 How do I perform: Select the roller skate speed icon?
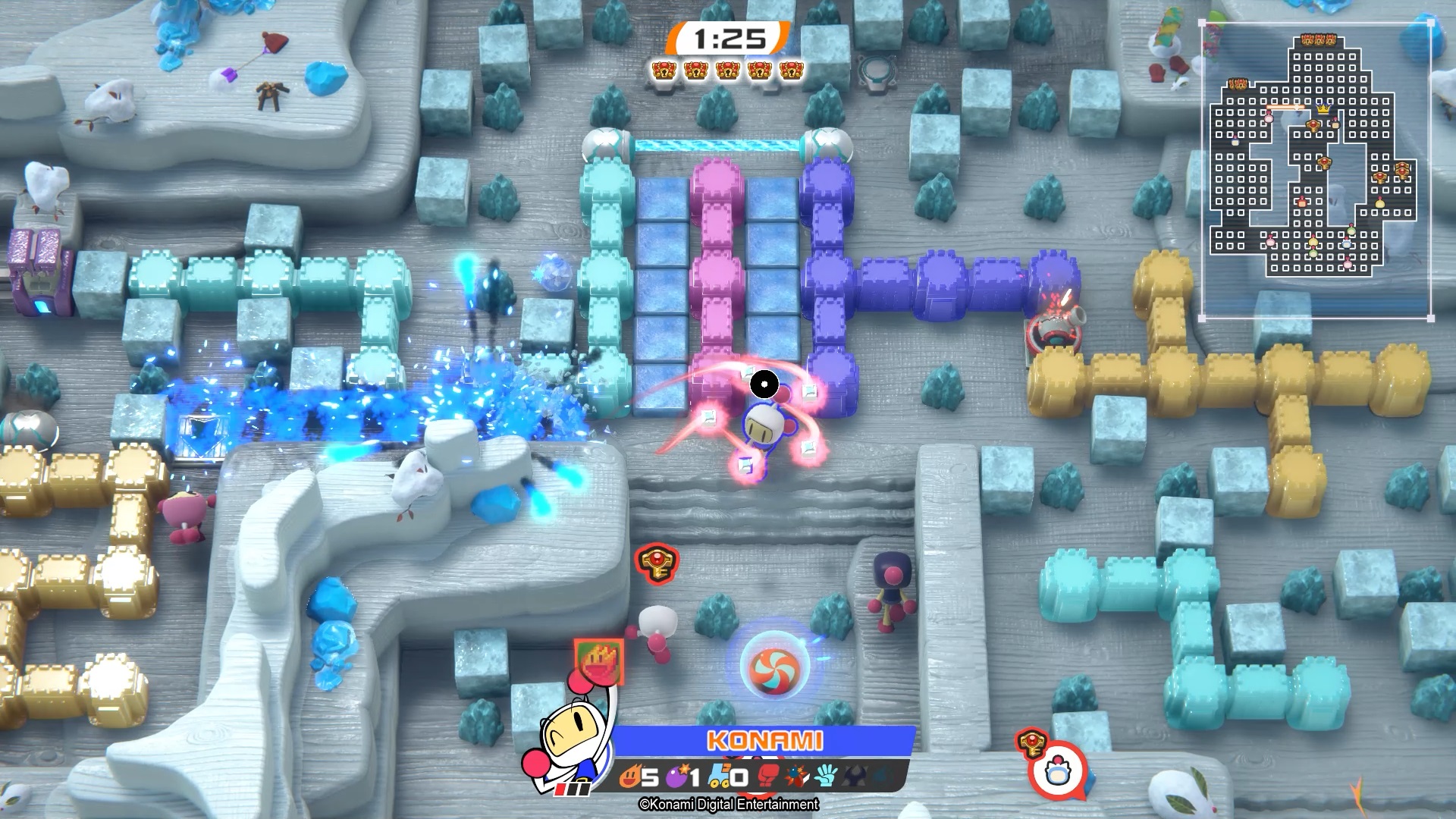(720, 777)
